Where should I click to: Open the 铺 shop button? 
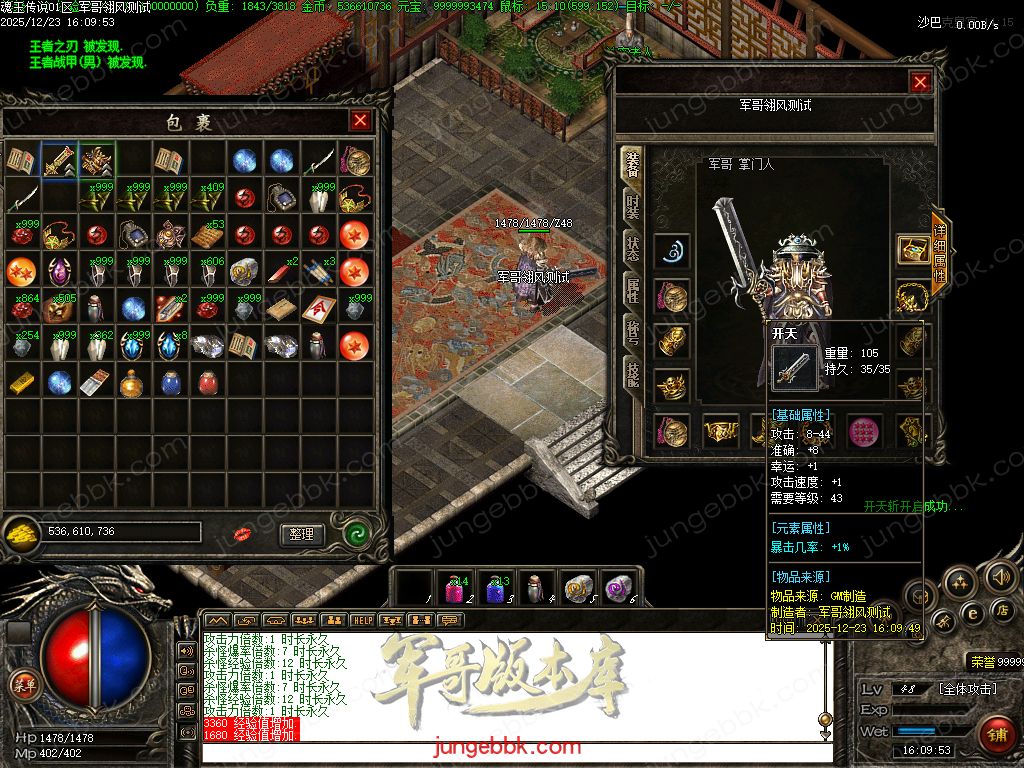click(994, 733)
